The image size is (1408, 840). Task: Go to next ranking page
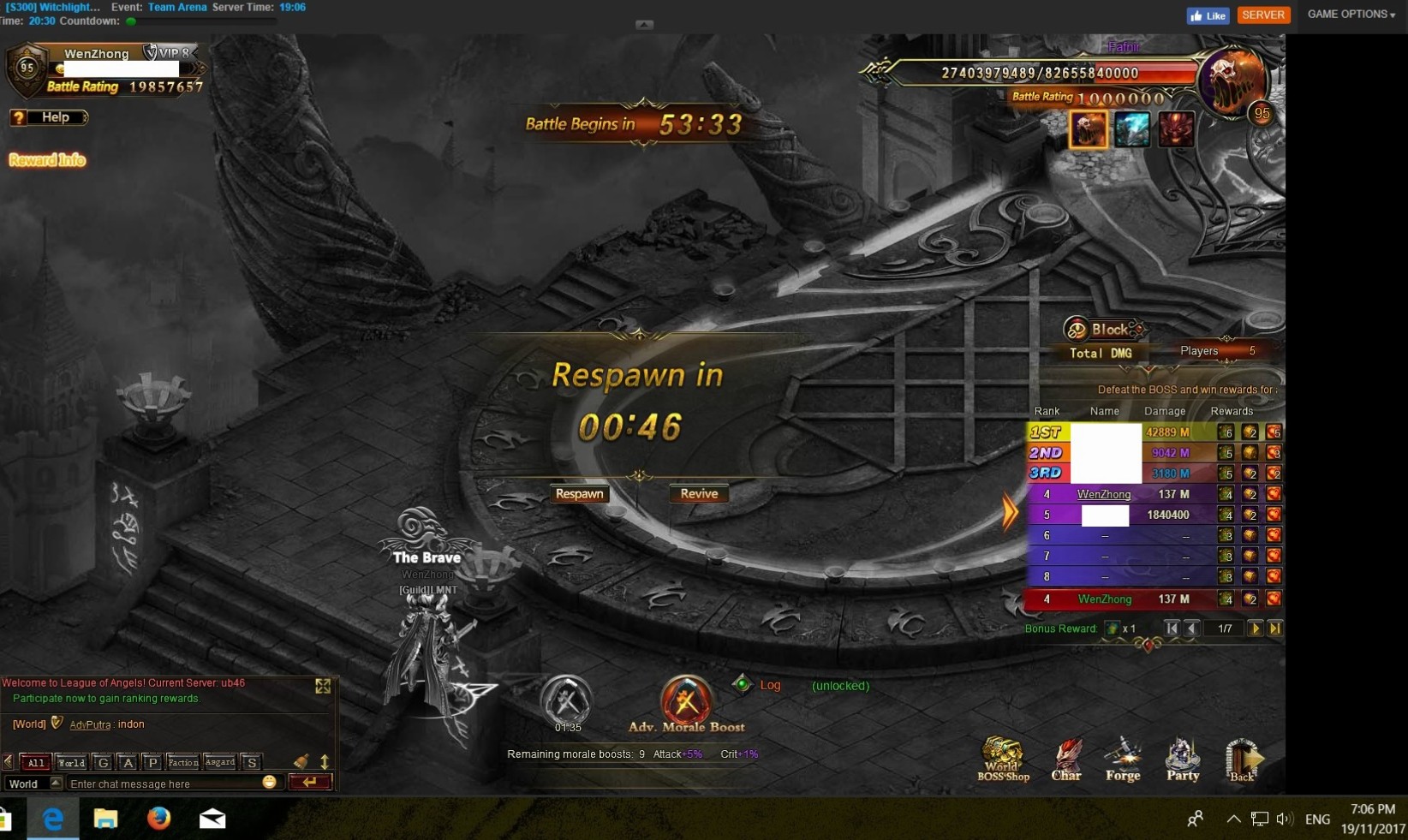click(1255, 629)
